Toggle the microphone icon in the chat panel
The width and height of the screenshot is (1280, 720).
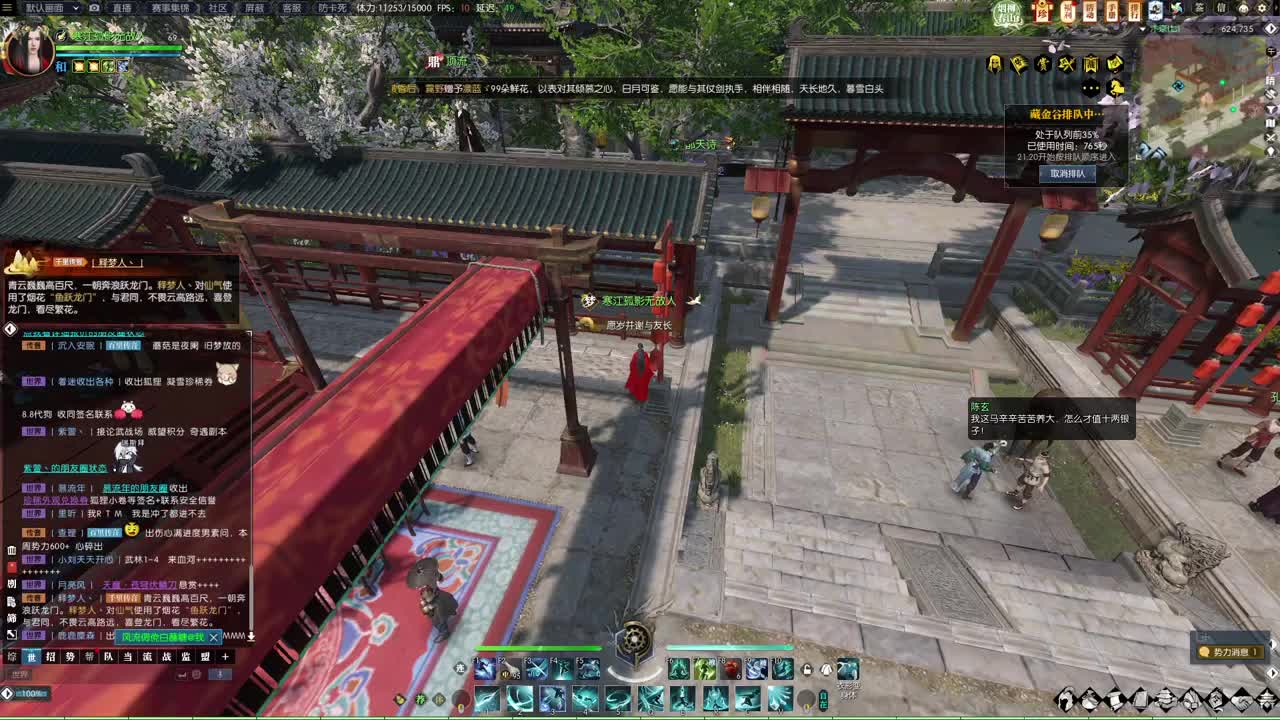219,674
